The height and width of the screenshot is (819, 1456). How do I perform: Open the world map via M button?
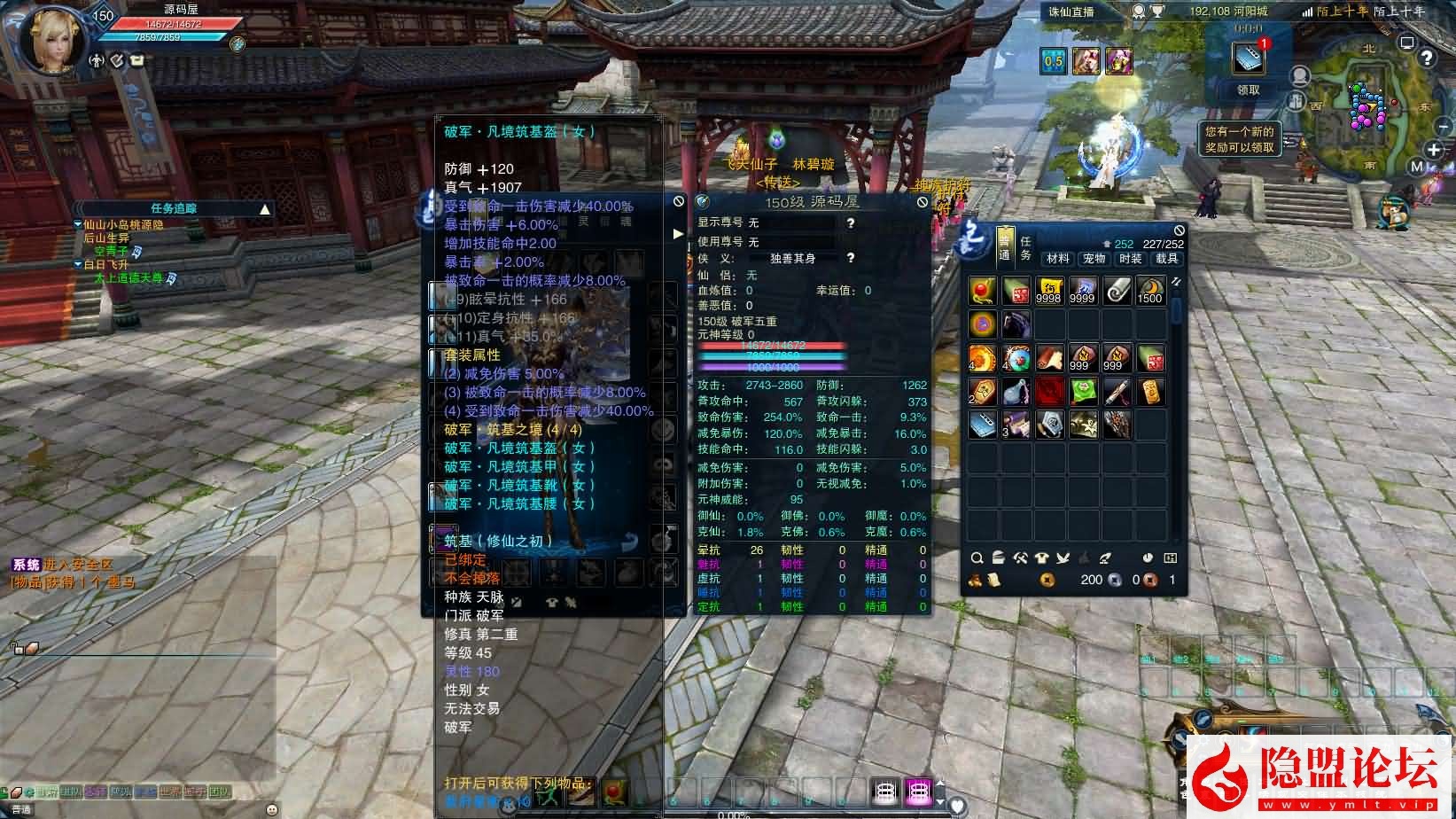tap(1417, 167)
